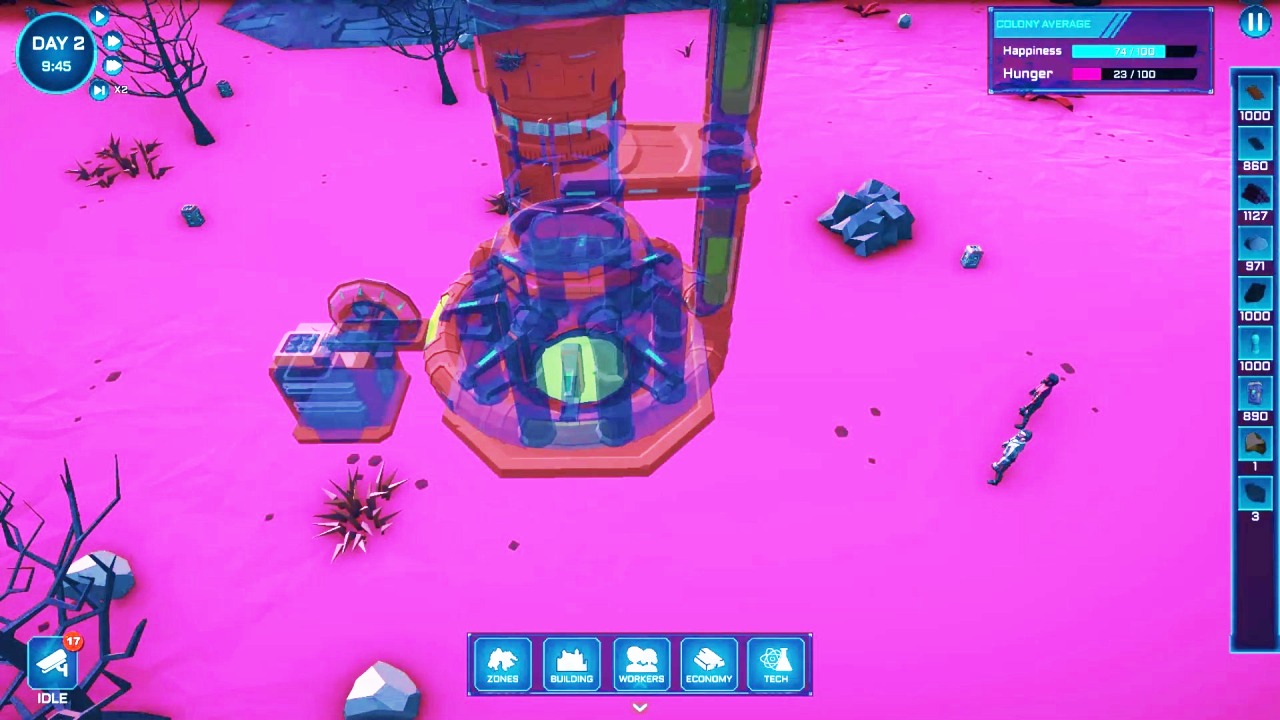Select the Zones icon on the bottom bar

[x=503, y=663]
